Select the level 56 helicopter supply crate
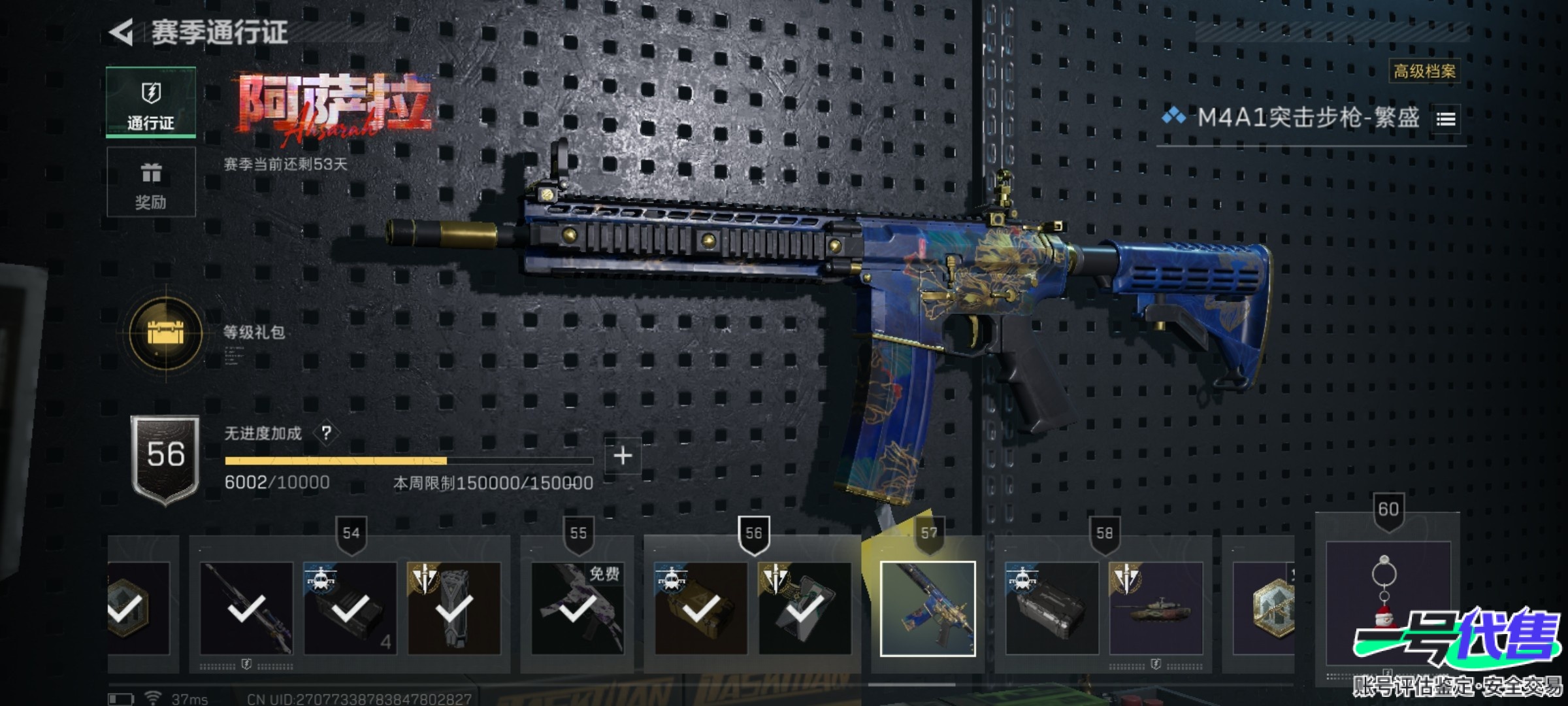 (701, 609)
